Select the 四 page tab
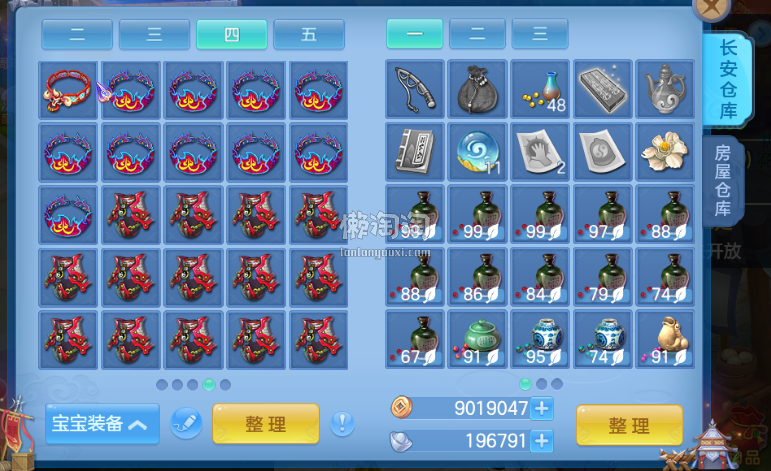Image resolution: width=771 pixels, height=471 pixels. (231, 34)
